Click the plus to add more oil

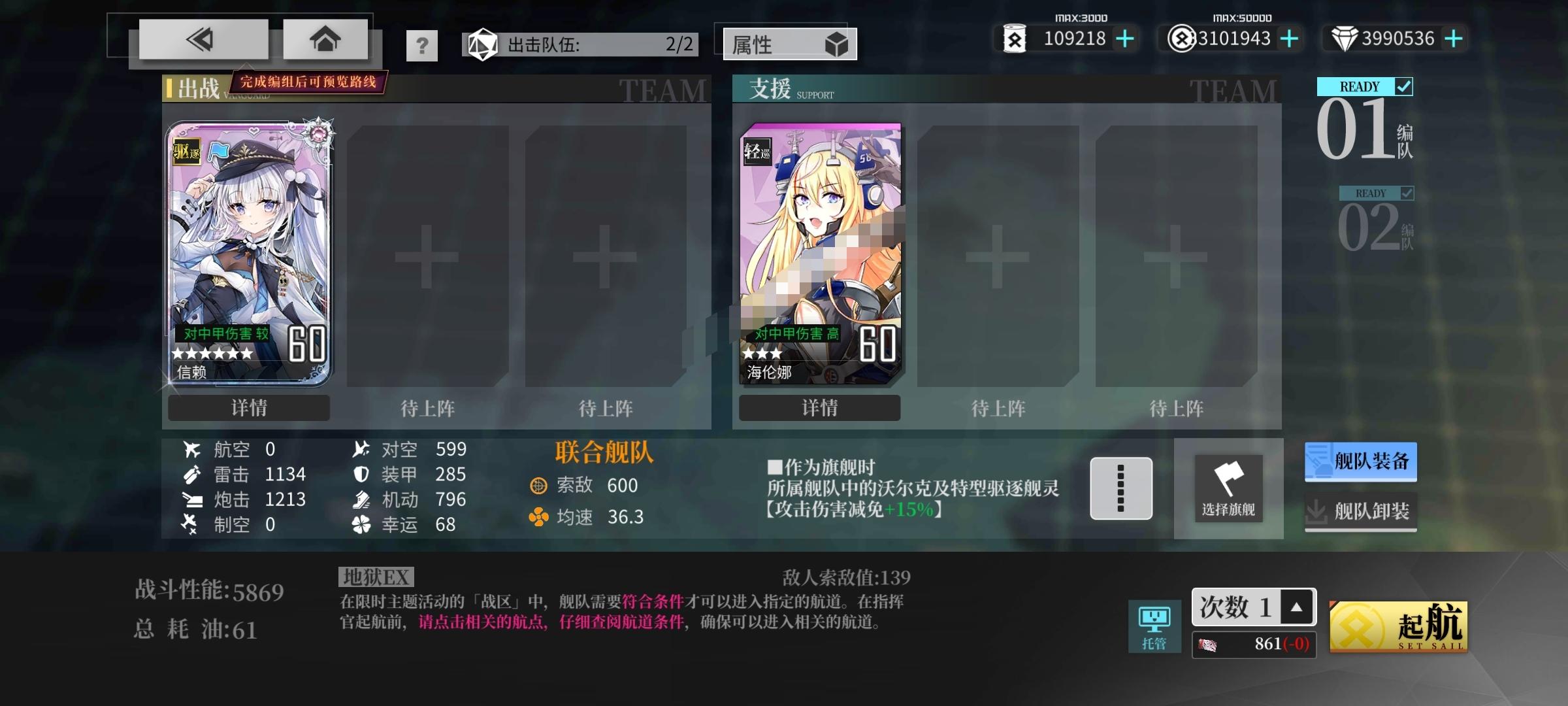click(1123, 39)
